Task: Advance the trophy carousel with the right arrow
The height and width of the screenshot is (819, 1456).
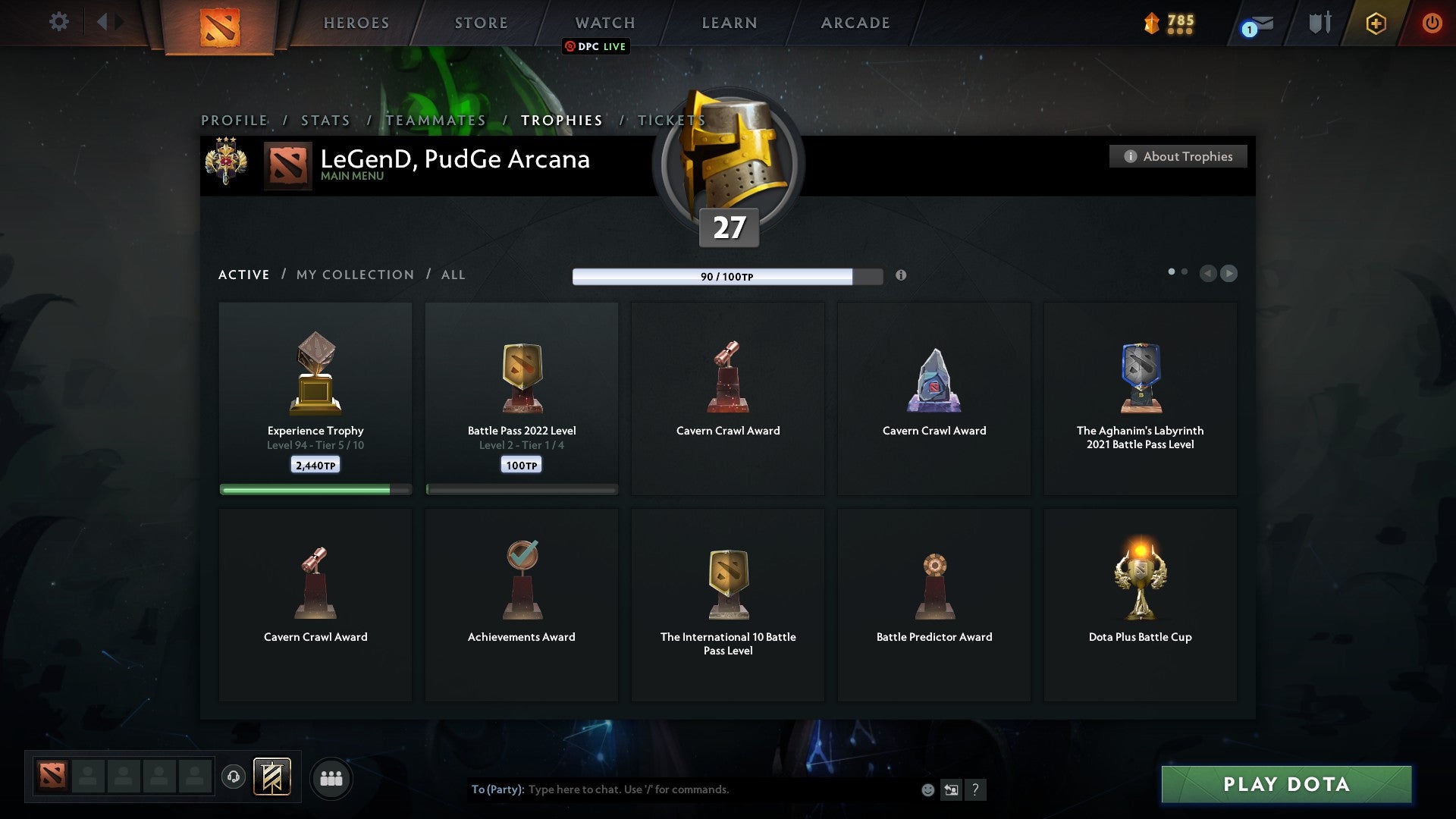Action: click(x=1228, y=274)
